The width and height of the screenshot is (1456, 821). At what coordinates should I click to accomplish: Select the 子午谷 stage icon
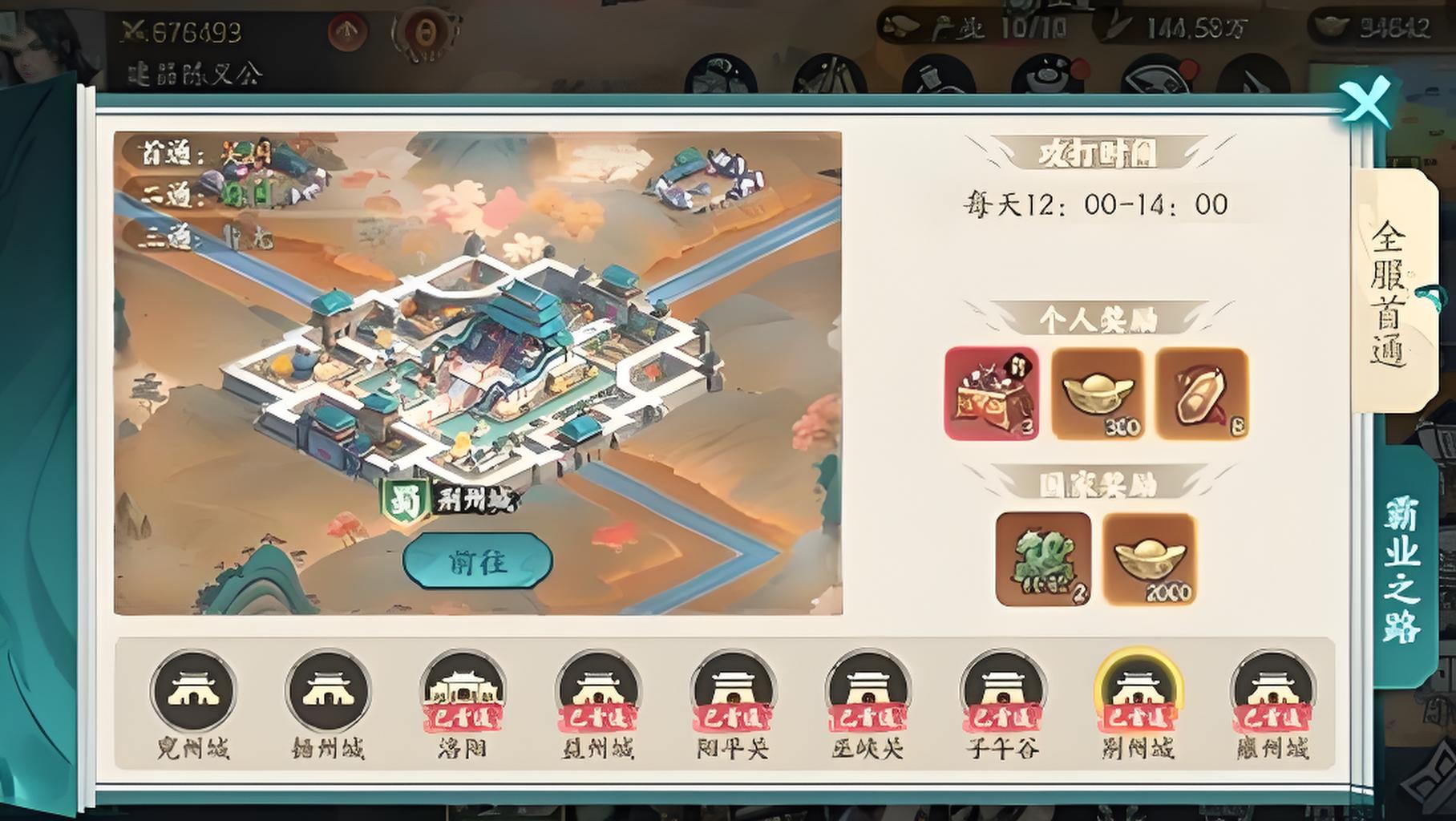click(x=1003, y=692)
